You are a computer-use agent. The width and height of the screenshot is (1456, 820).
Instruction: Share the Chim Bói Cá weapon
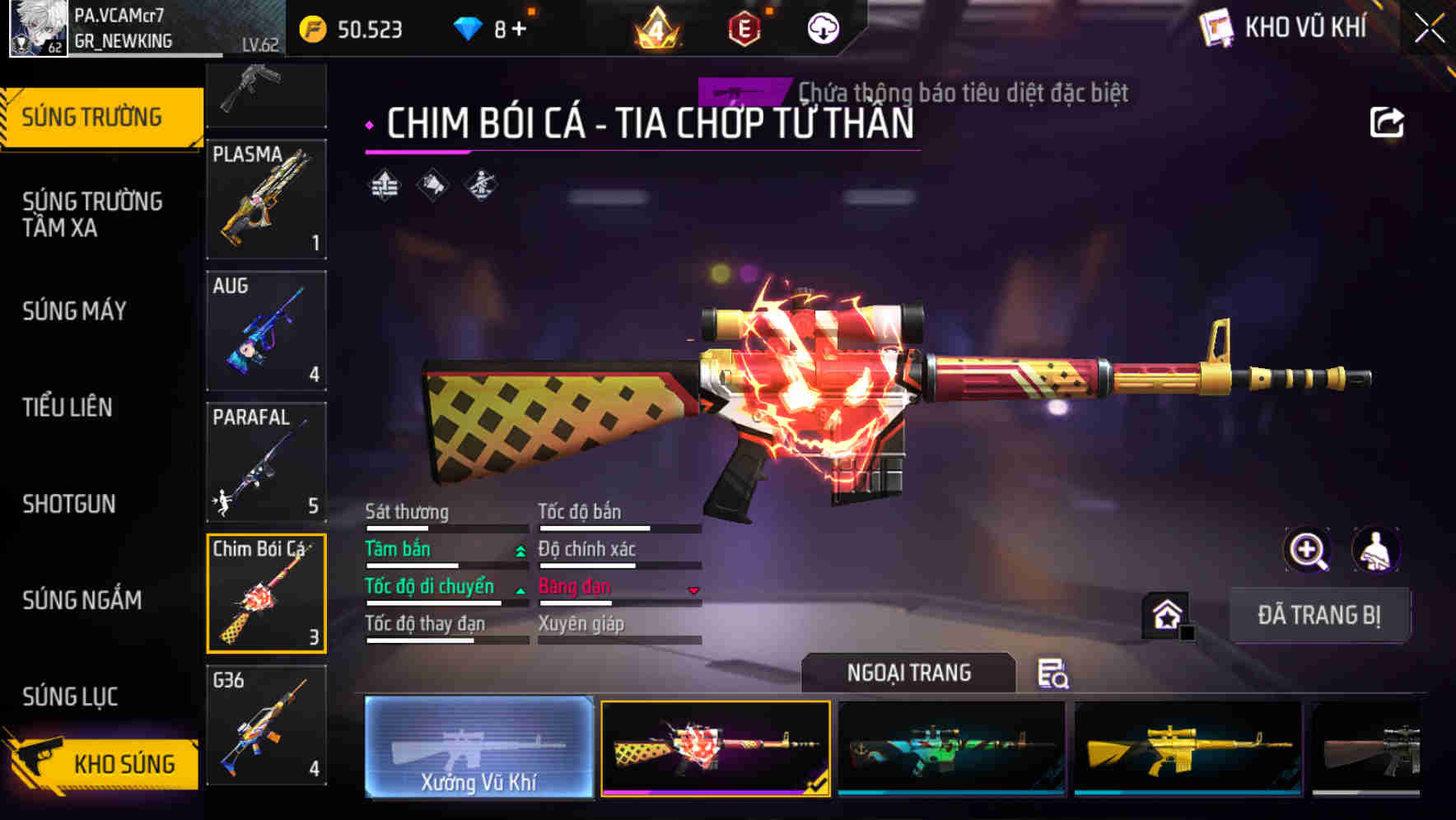[x=1388, y=121]
